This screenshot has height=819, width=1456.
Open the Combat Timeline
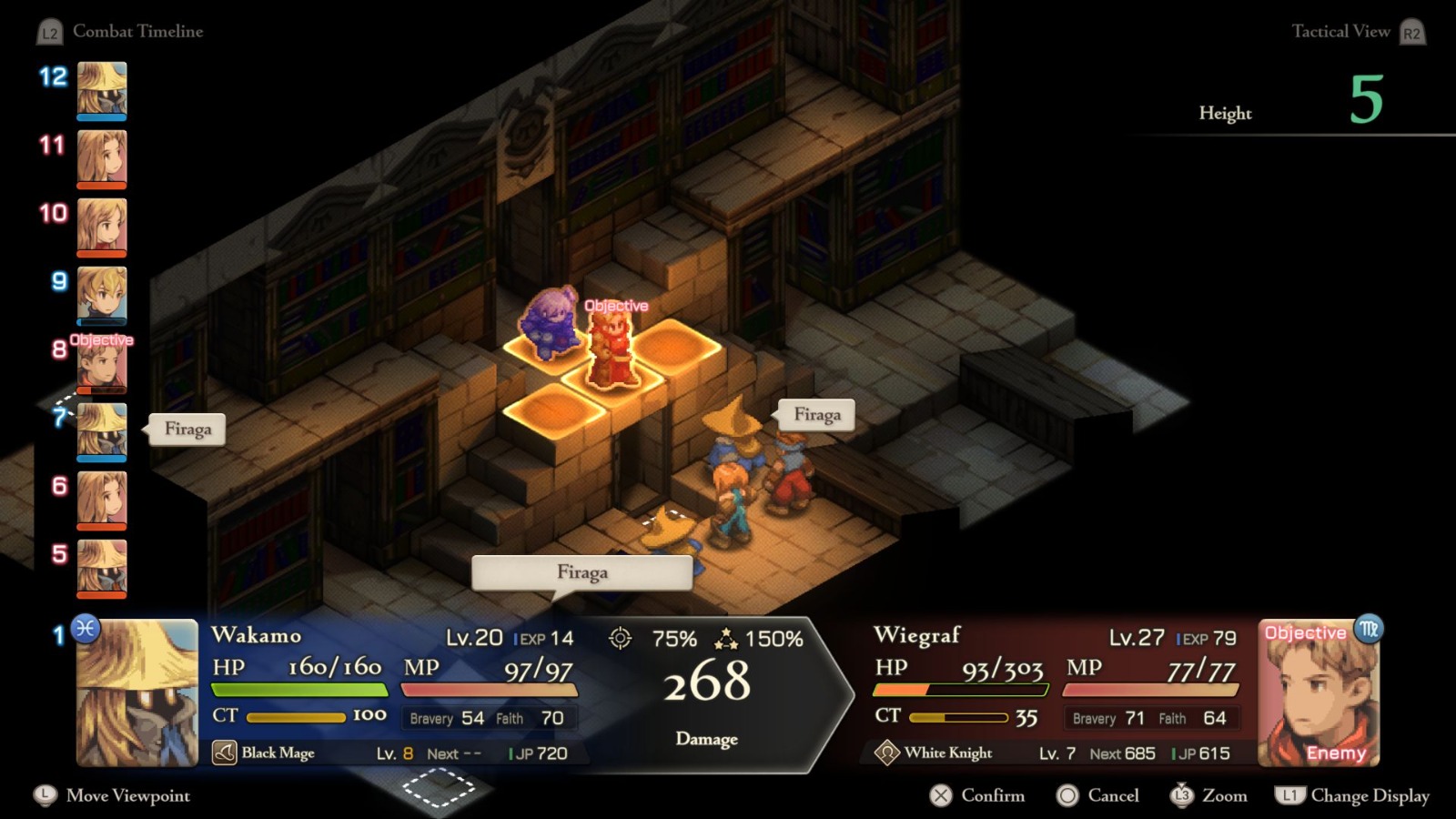(x=138, y=31)
